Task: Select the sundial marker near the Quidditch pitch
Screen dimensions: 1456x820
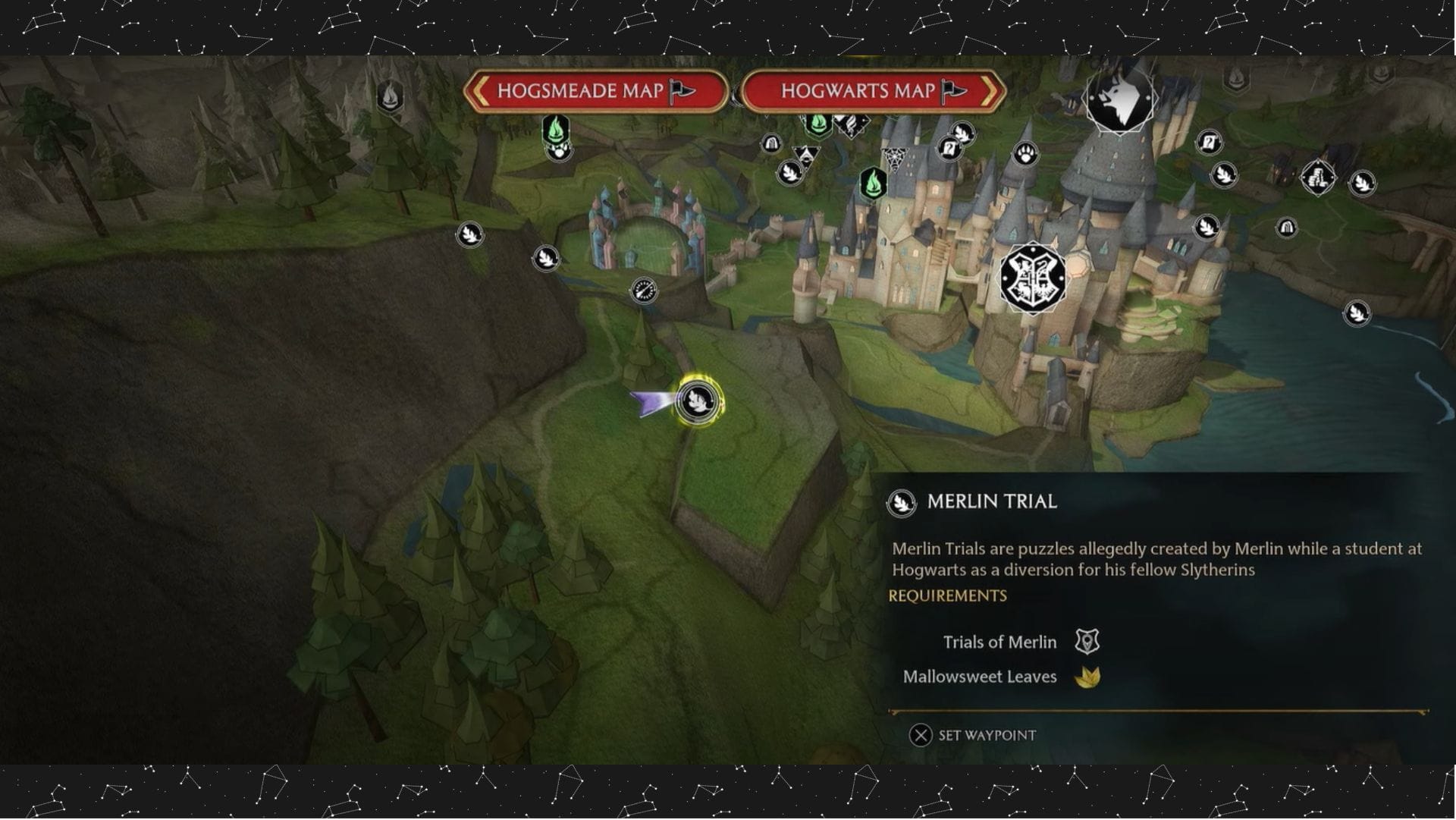Action: [x=644, y=289]
